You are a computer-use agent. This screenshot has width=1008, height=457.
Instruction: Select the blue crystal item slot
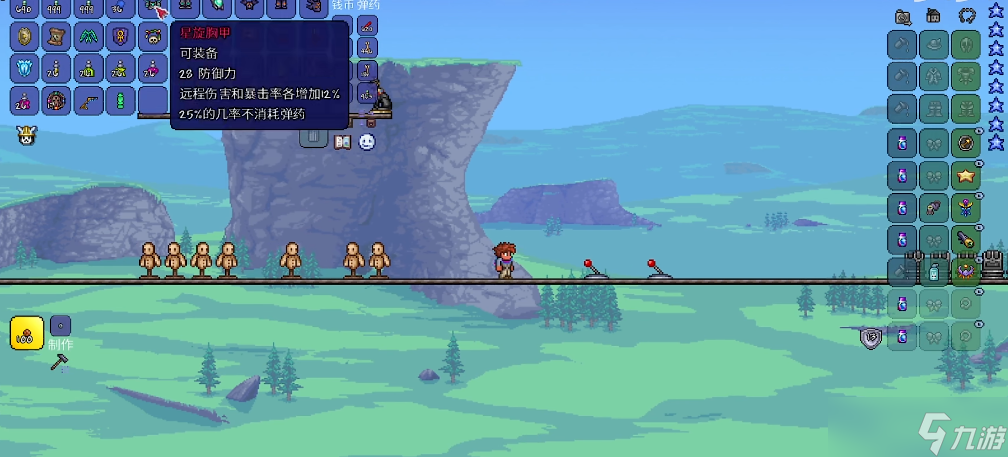[x=25, y=70]
